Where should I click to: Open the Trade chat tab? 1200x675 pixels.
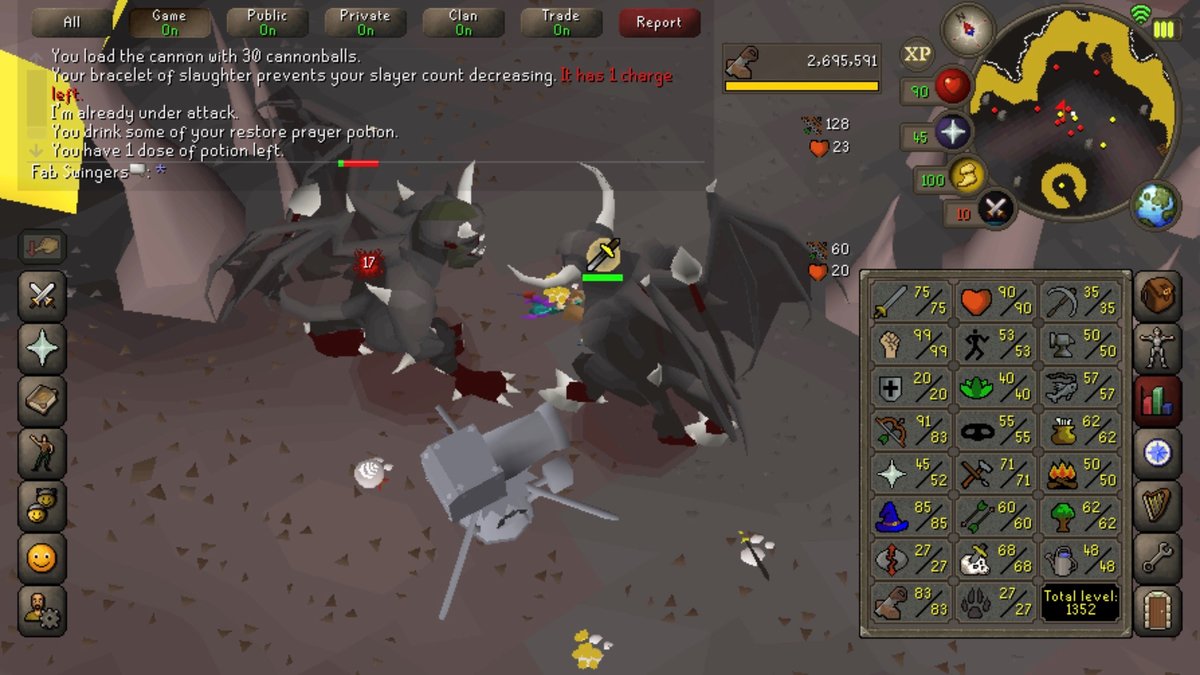(x=561, y=22)
